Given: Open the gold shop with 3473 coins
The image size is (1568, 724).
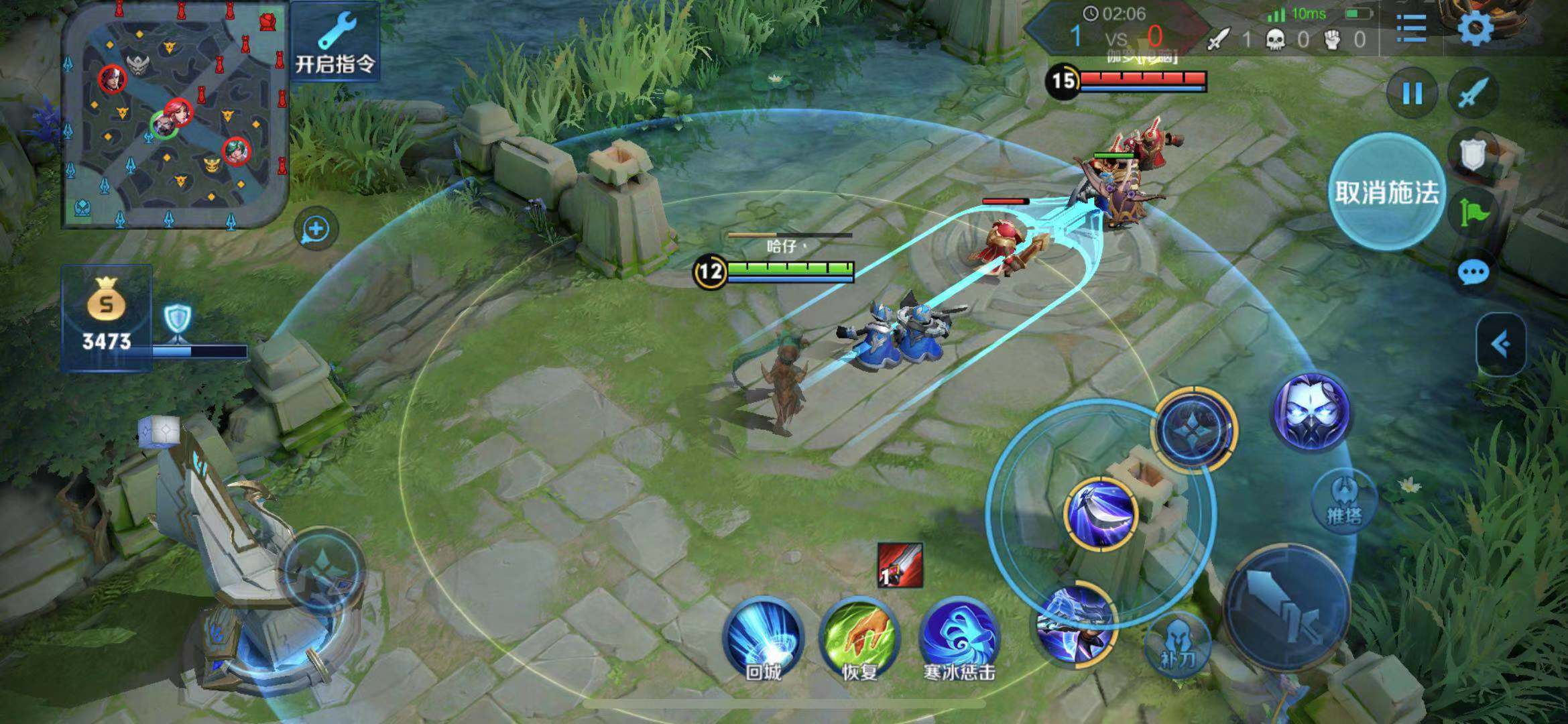Looking at the screenshot, I should pyautogui.click(x=106, y=316).
